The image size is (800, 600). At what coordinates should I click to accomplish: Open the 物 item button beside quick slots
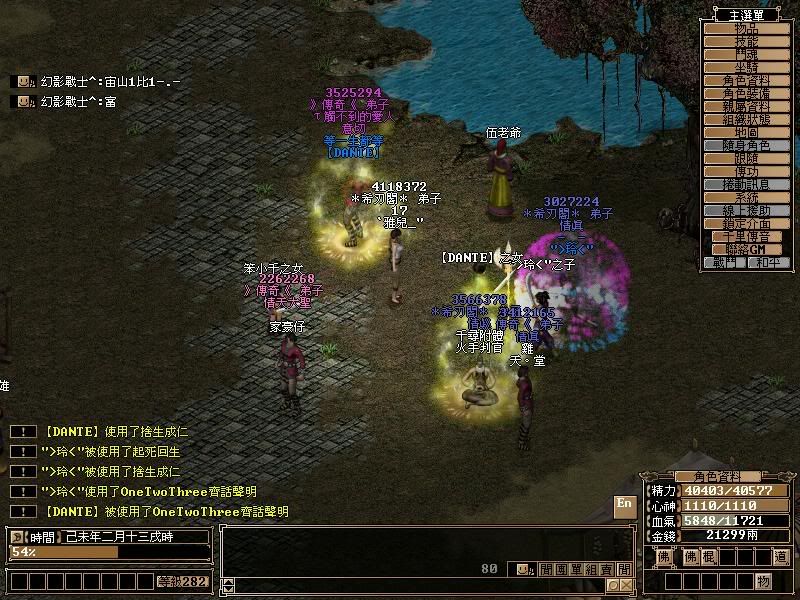(x=763, y=581)
